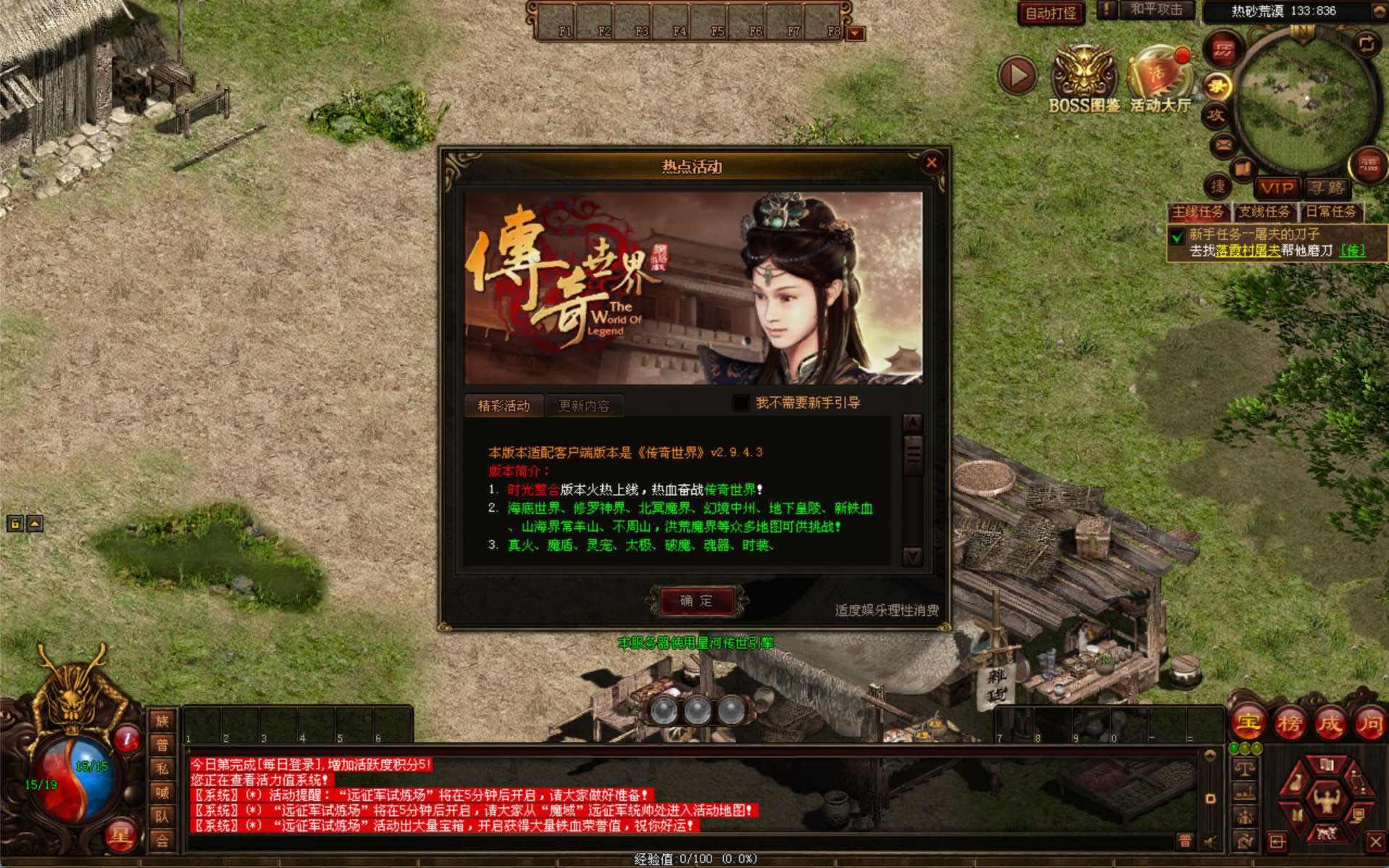The height and width of the screenshot is (868, 1389).
Task: Open character panel with muscular figure icon
Action: (1326, 799)
